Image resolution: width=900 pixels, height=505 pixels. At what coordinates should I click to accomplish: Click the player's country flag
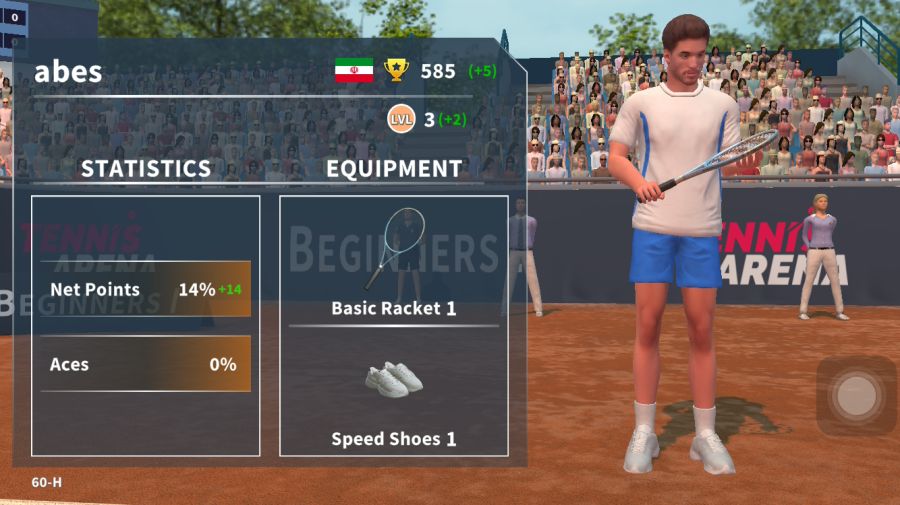[354, 70]
